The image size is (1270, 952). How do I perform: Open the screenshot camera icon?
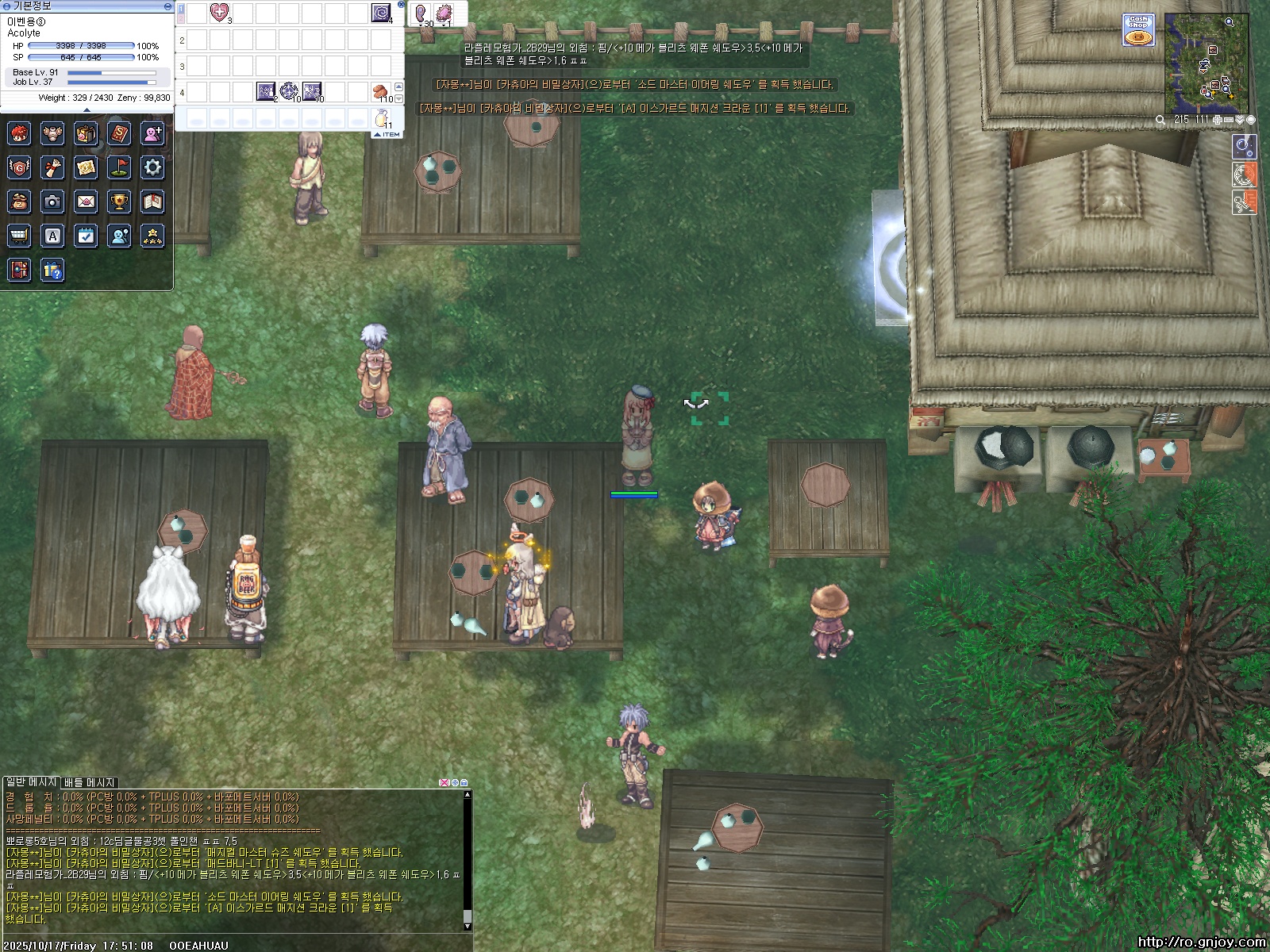[52, 202]
